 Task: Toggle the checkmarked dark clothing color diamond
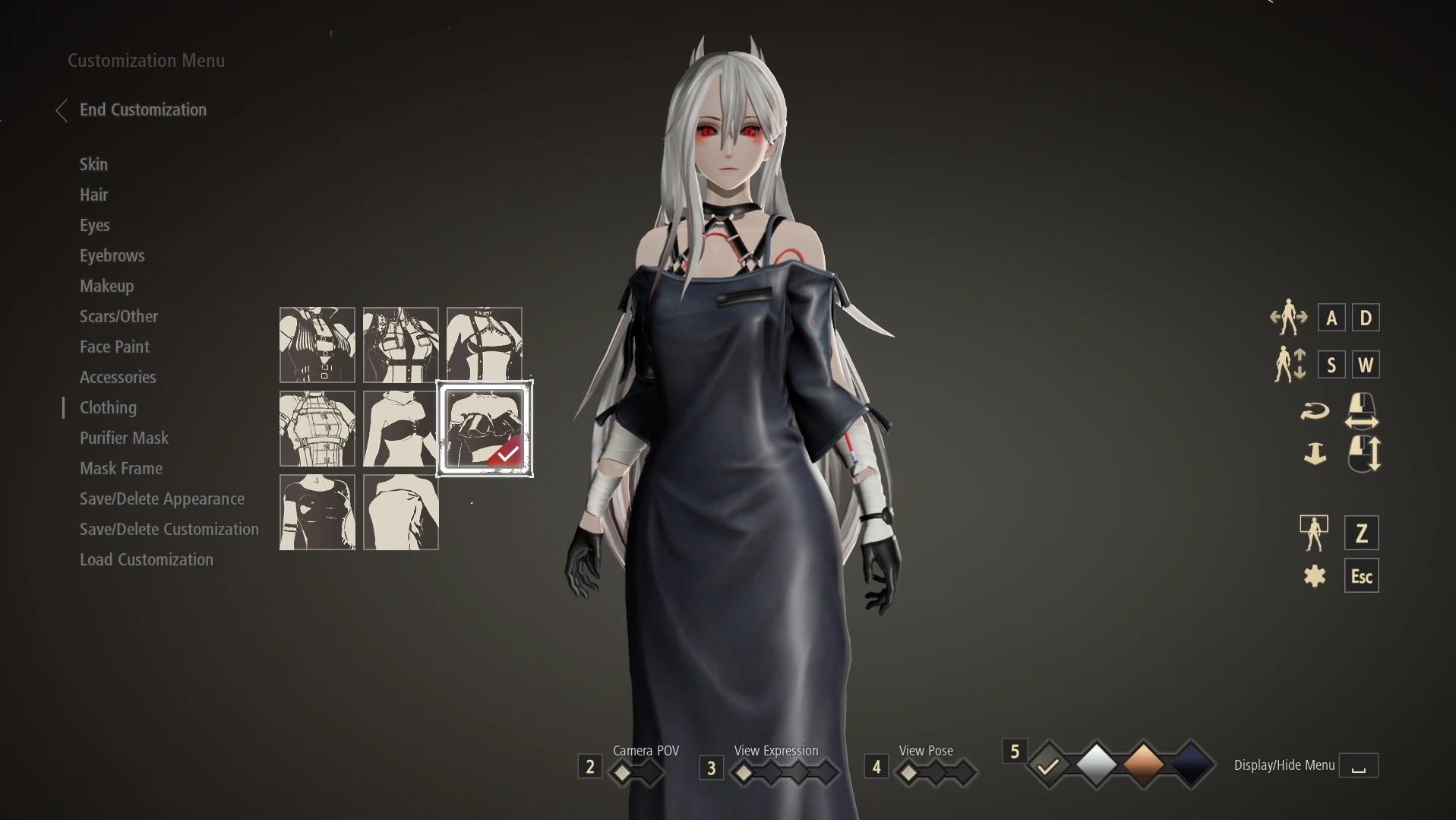point(1049,765)
